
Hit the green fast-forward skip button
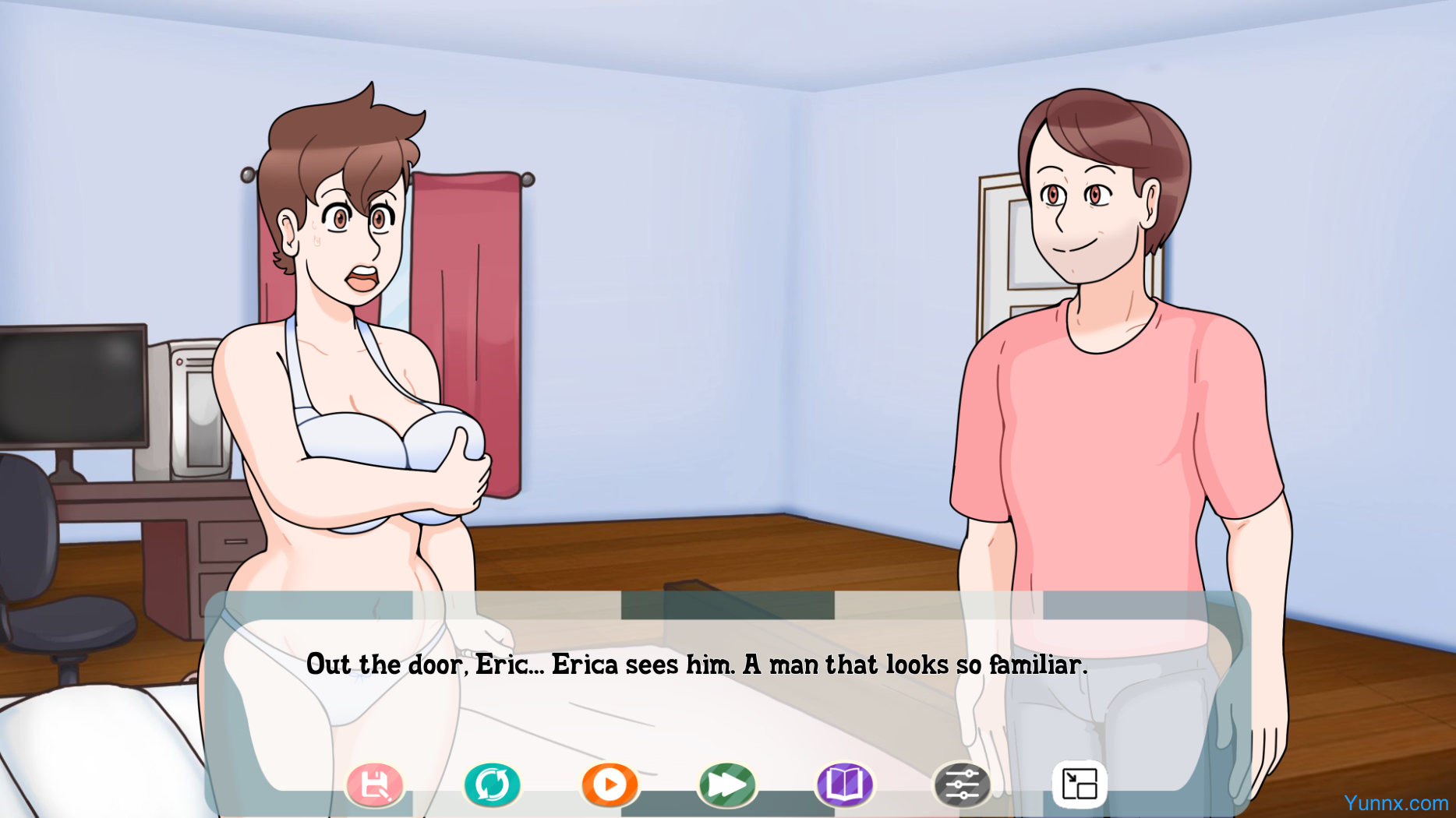(x=727, y=785)
